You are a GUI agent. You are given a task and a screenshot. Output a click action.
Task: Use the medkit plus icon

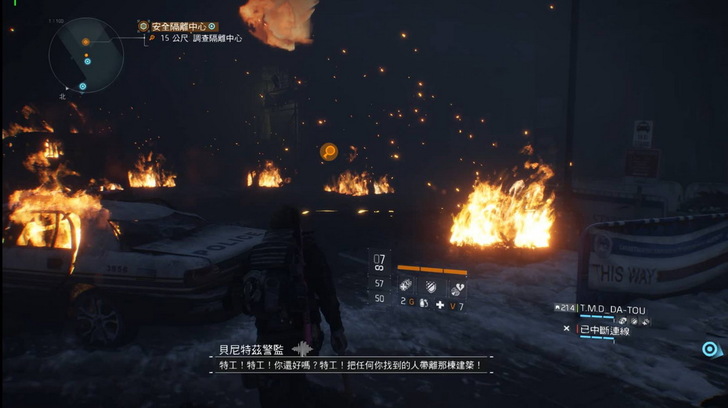440,304
